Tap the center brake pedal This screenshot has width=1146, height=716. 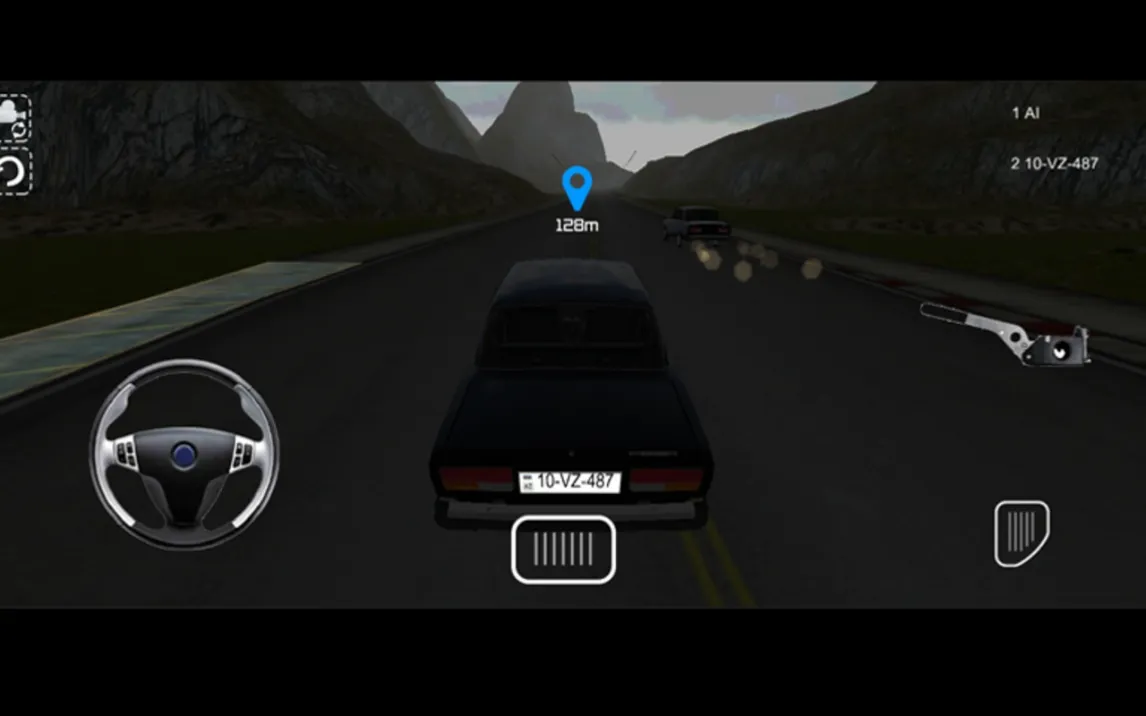[563, 549]
